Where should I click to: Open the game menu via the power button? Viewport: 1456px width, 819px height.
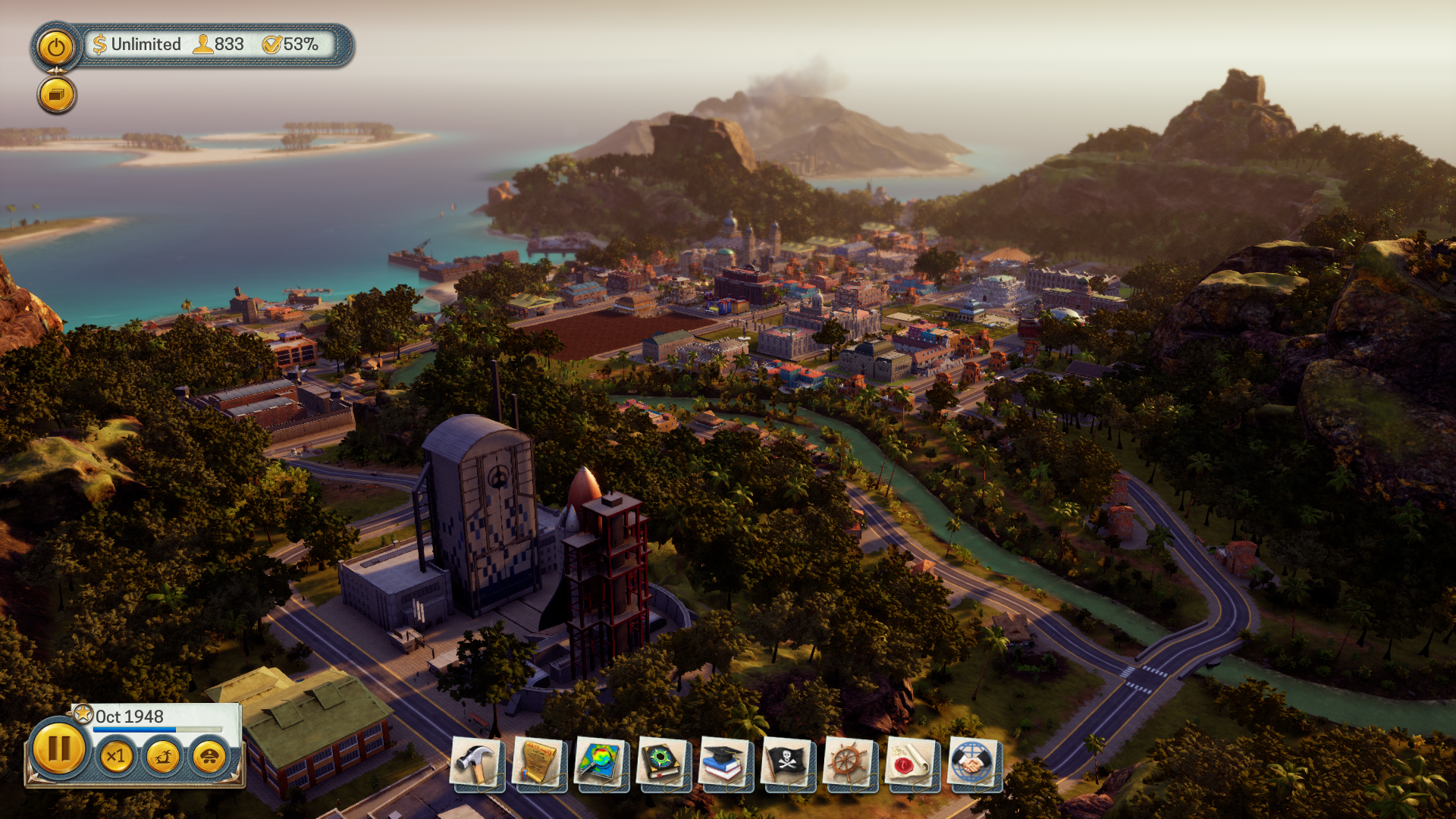point(55,48)
